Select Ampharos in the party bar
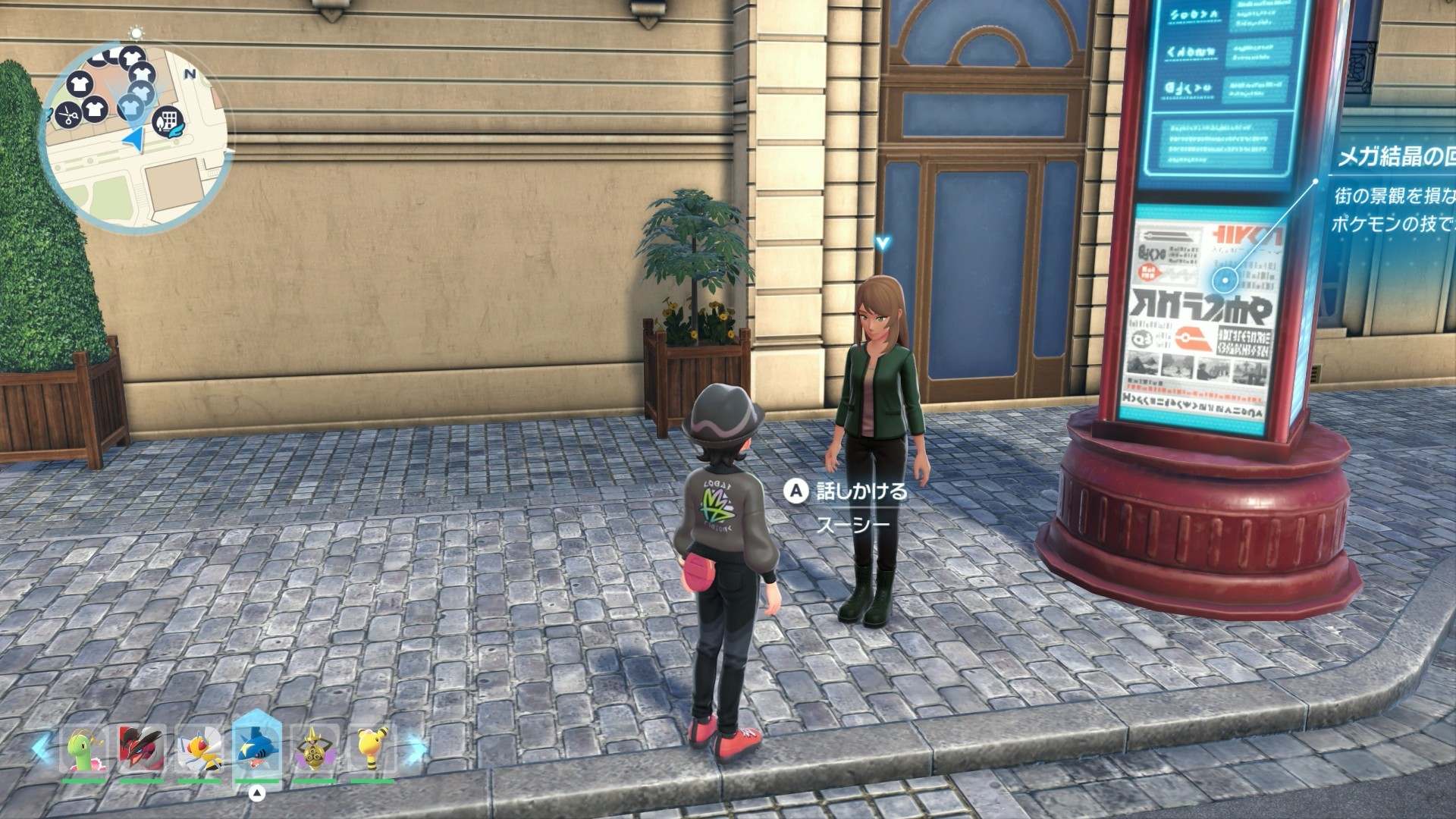1456x819 pixels. click(x=372, y=751)
